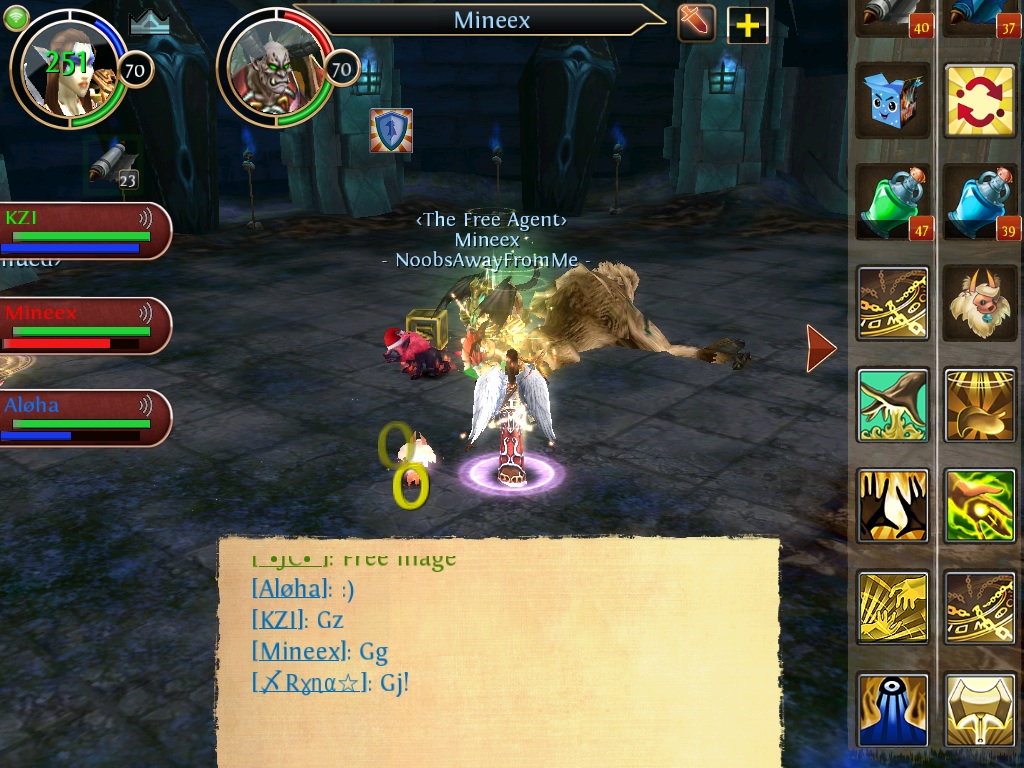
Task: Inspect the shield buff icon under the target
Action: point(391,131)
